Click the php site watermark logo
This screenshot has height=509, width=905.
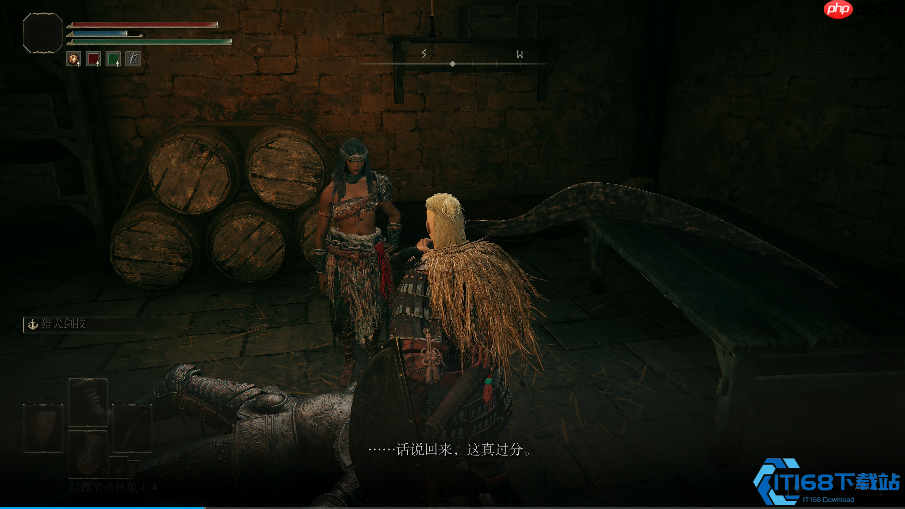tap(838, 10)
